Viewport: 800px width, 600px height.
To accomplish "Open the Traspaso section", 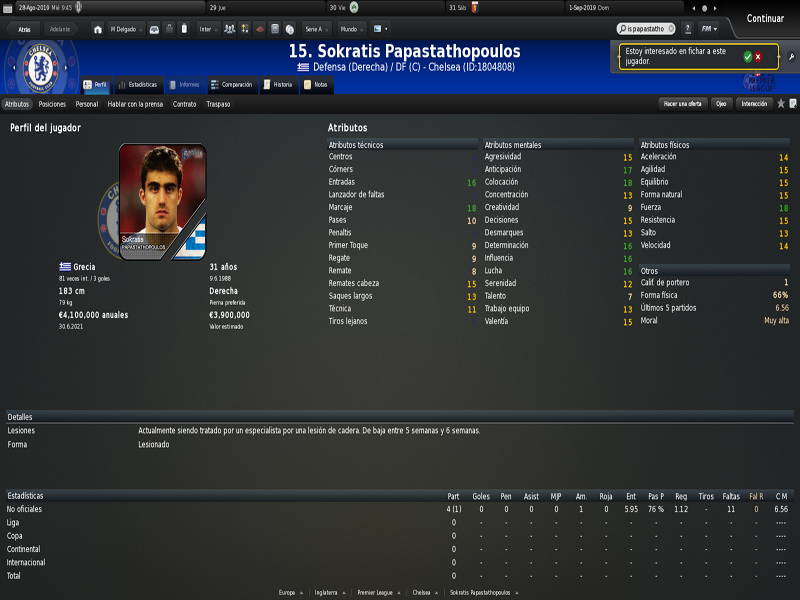I will tap(218, 104).
